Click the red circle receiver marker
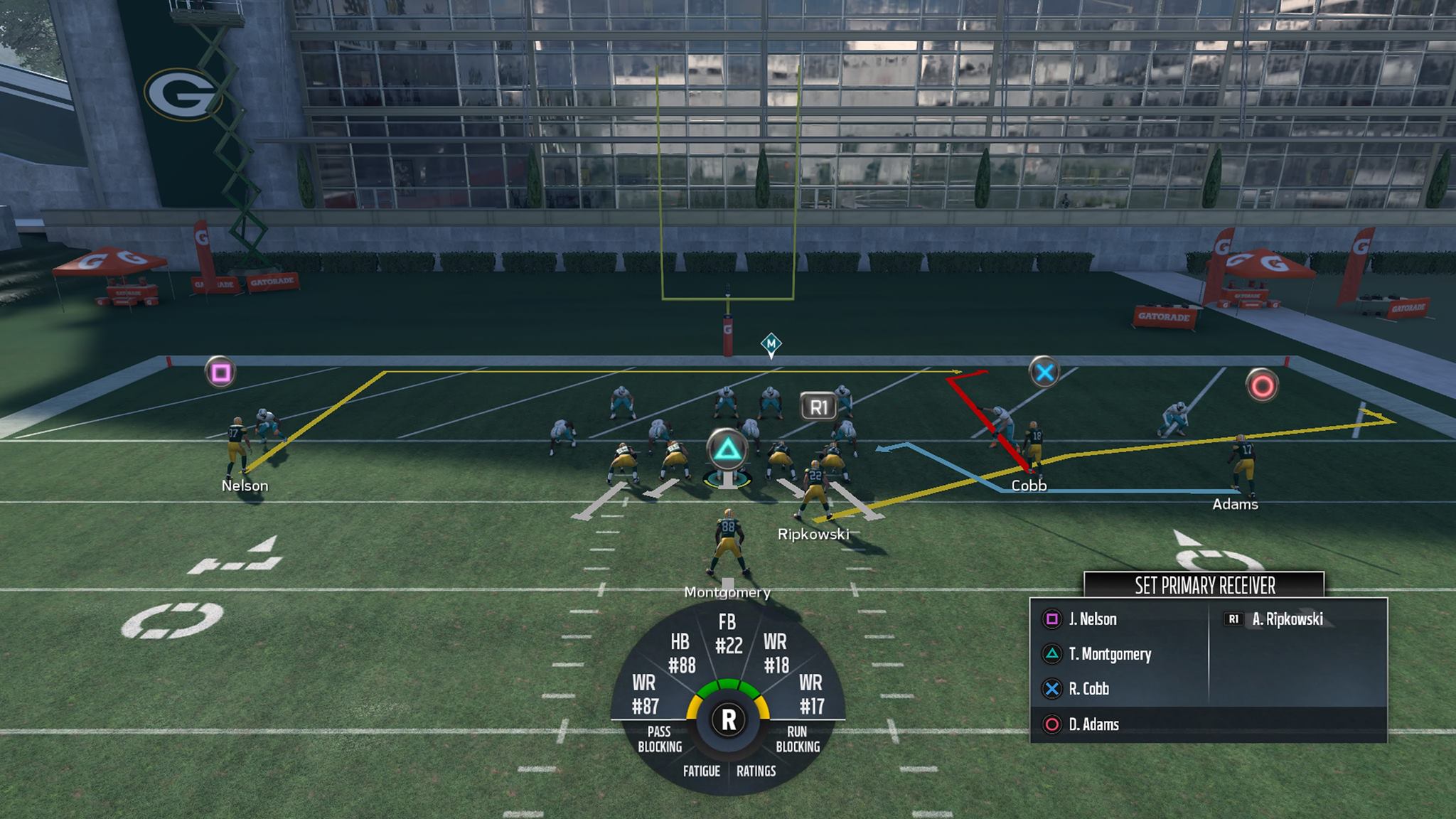The width and height of the screenshot is (1456, 819). [x=1263, y=386]
